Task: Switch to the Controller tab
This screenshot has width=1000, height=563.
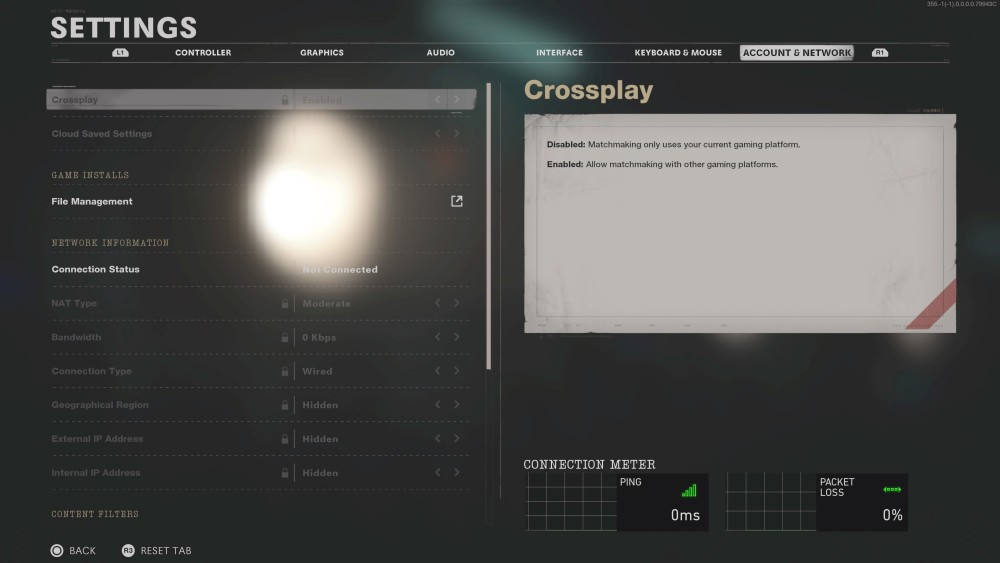Action: (203, 53)
